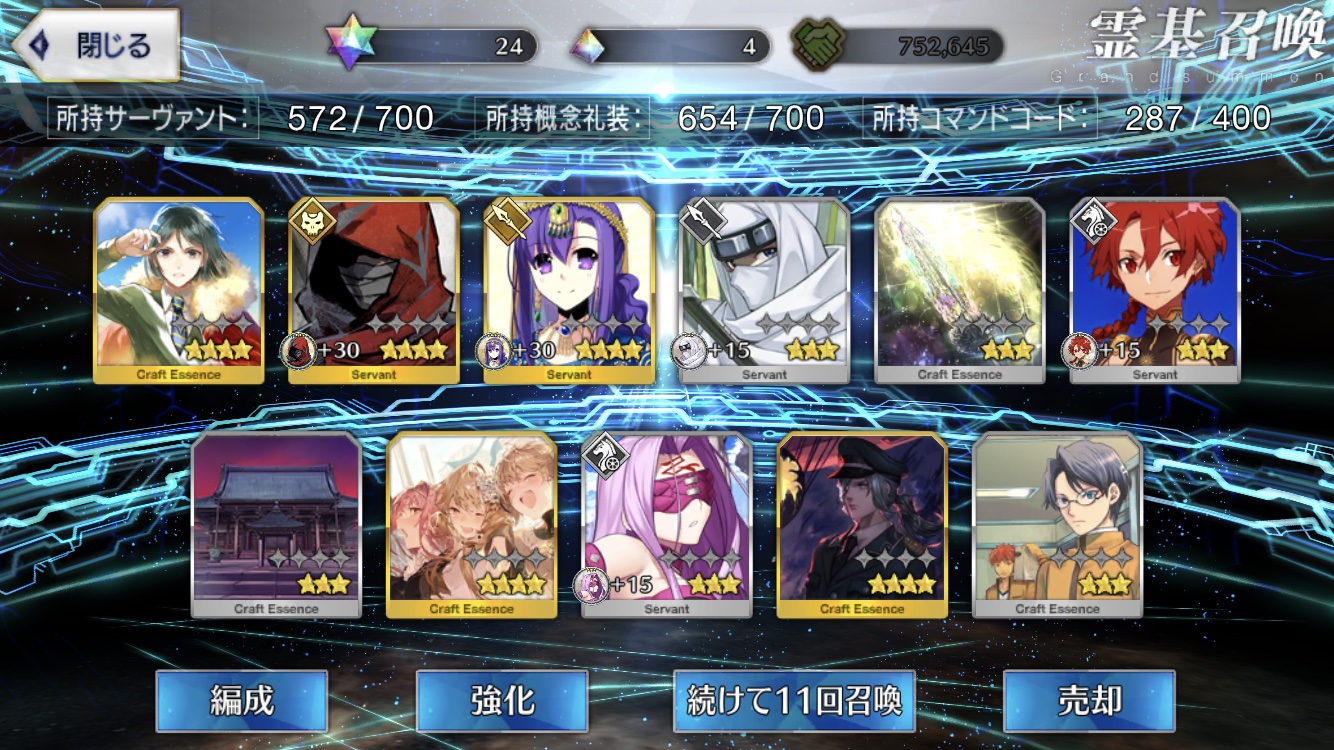The height and width of the screenshot is (750, 1334).
Task: Tap 続けて11回召喚 to summon again
Action: [x=794, y=701]
